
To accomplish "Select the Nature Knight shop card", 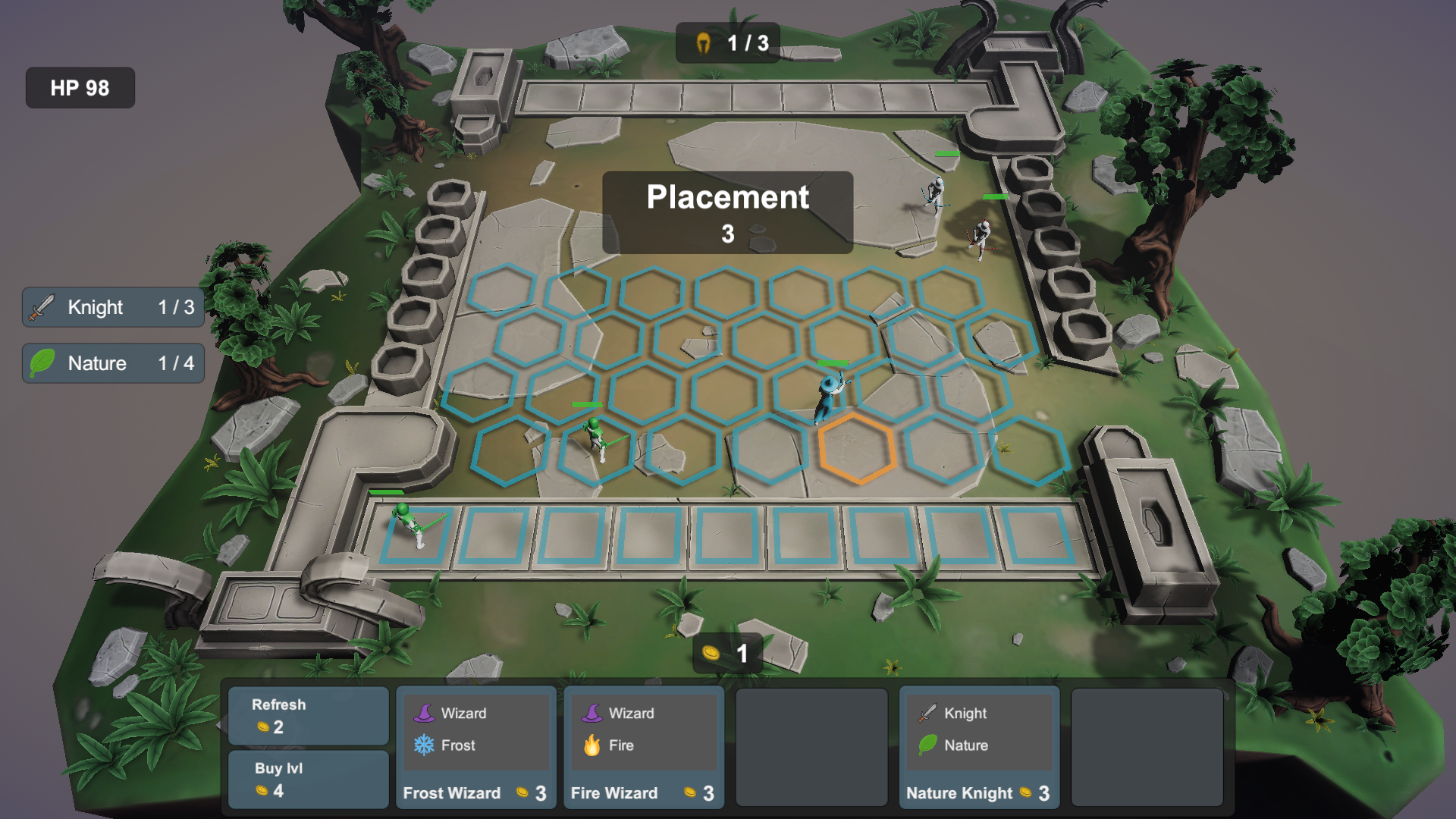I will [x=979, y=748].
